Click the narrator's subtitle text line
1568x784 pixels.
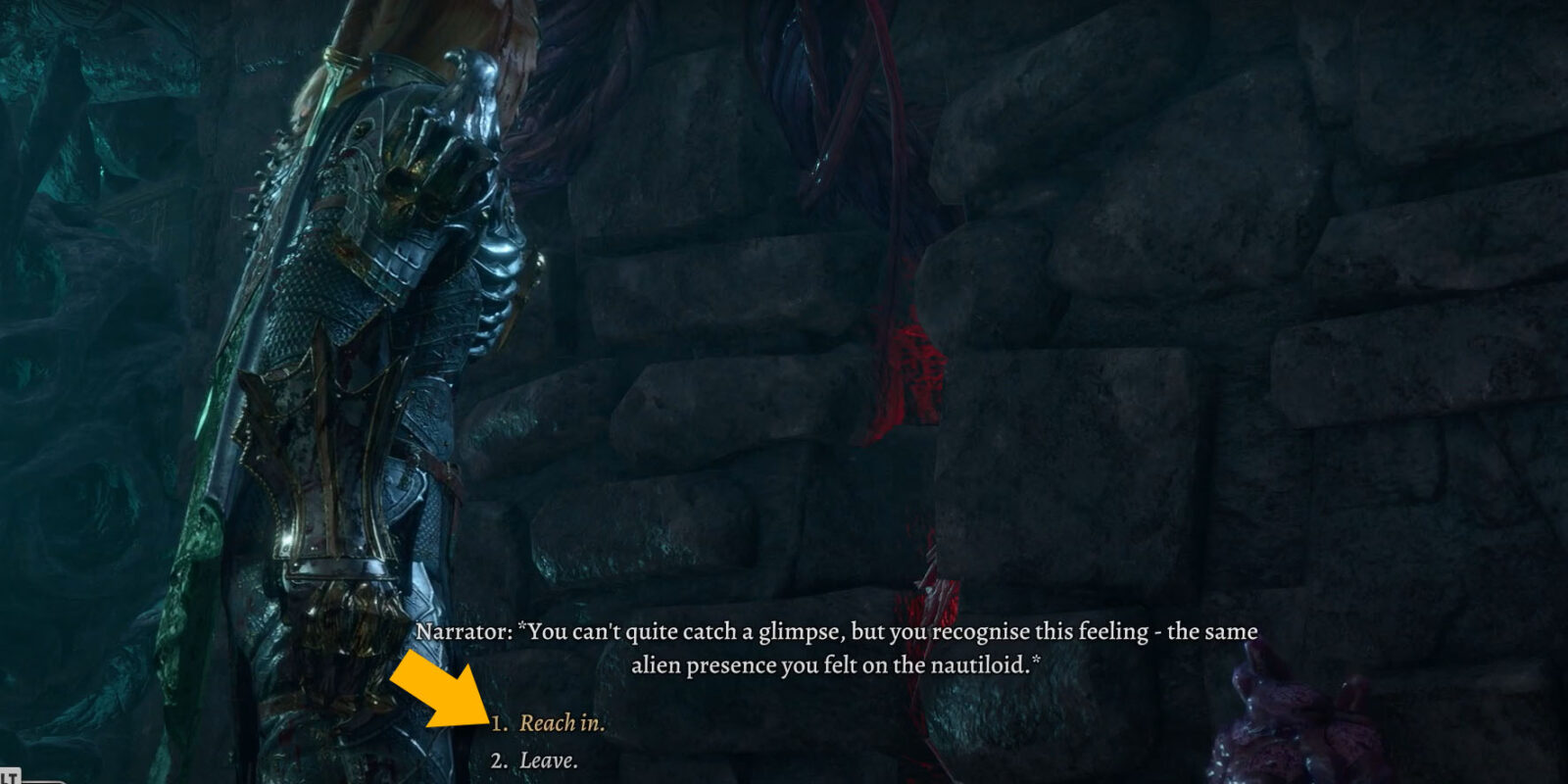[841, 633]
